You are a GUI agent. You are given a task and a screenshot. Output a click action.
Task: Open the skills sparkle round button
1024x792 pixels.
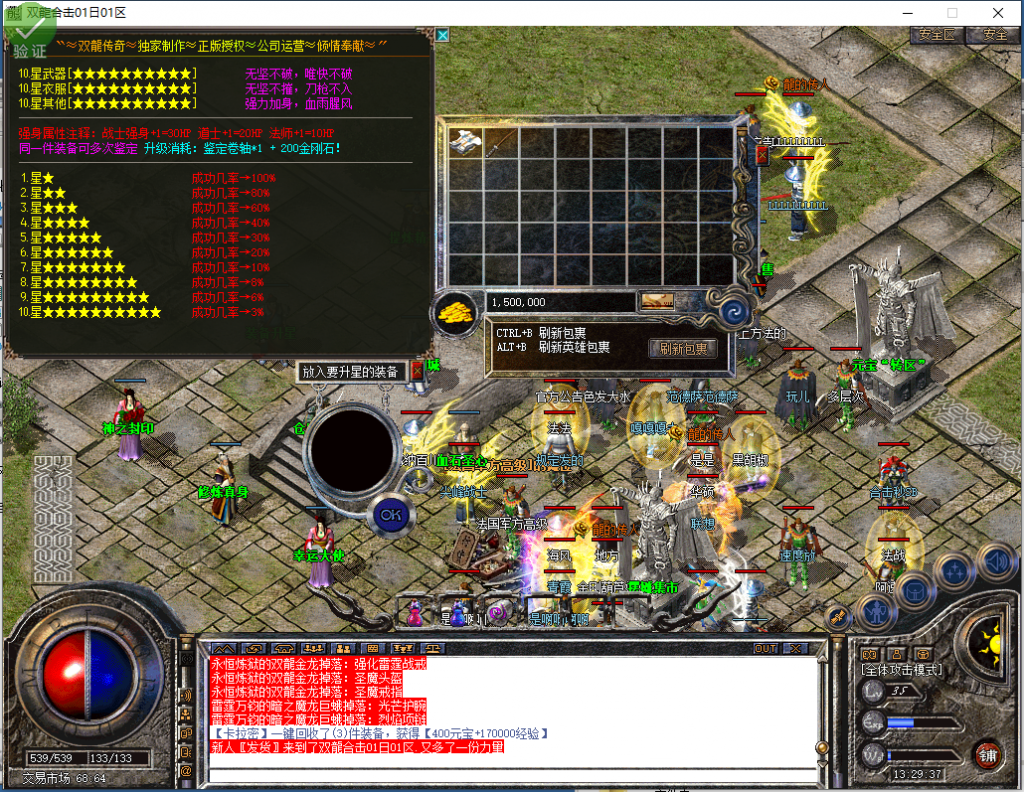click(x=955, y=572)
